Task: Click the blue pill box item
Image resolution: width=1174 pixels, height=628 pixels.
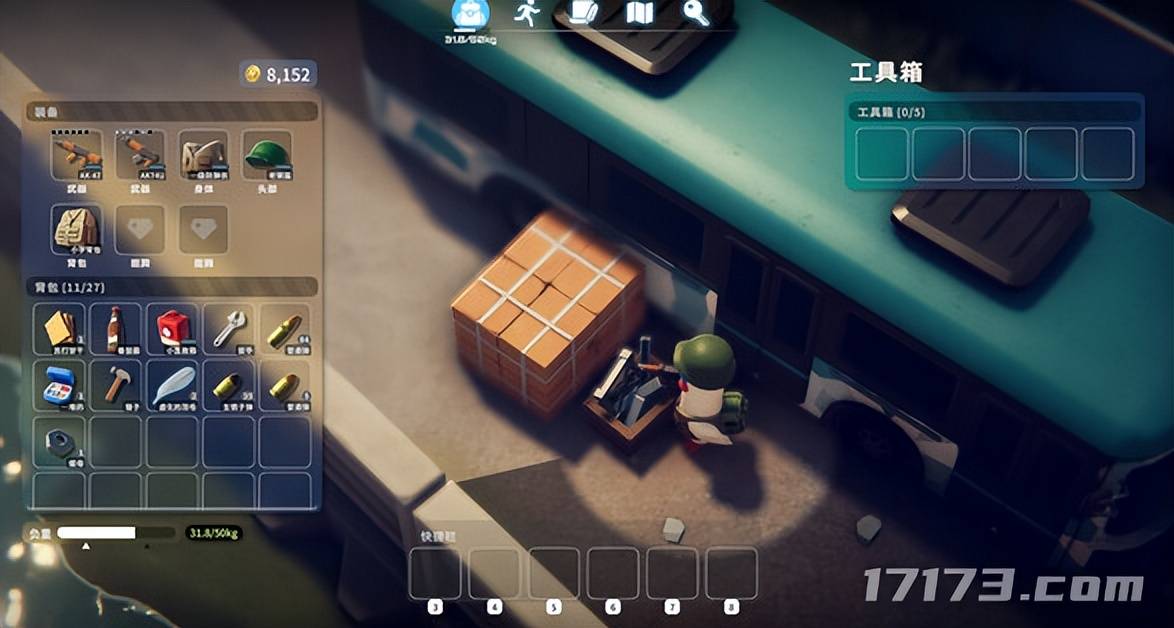Action: 59,386
